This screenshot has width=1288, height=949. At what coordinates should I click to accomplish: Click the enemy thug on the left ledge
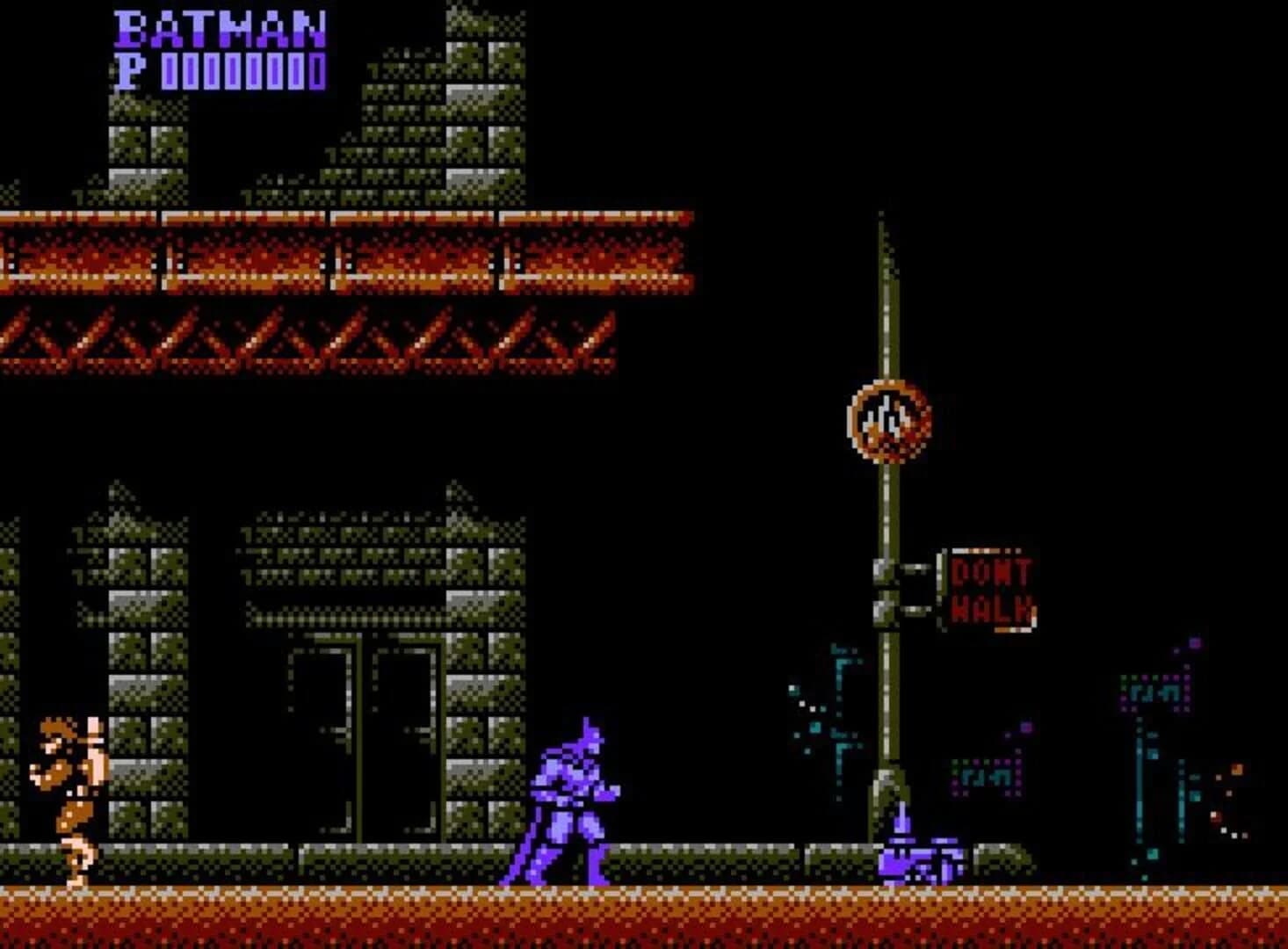[66, 791]
